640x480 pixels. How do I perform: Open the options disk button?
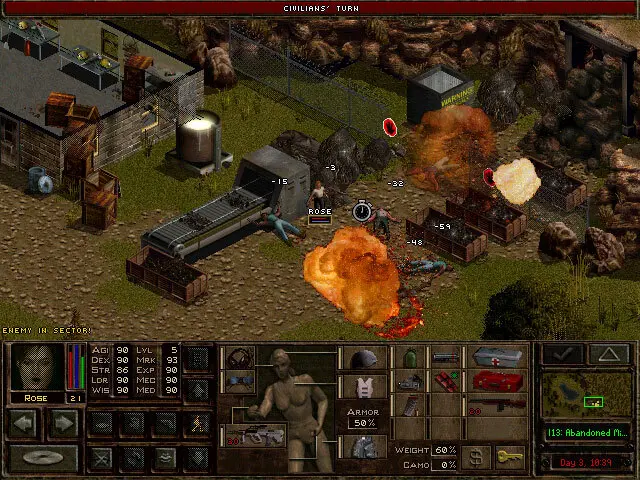[43, 458]
